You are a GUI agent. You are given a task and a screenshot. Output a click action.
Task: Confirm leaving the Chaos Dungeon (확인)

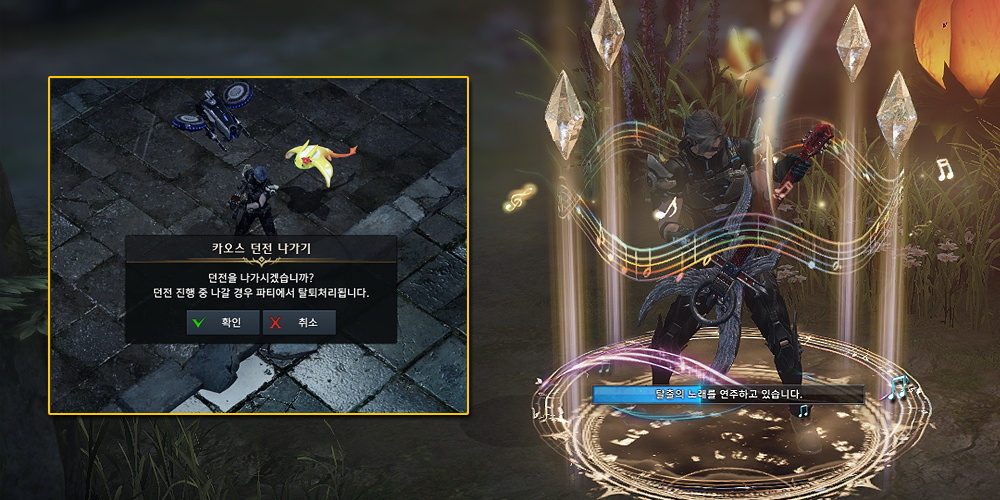222,322
